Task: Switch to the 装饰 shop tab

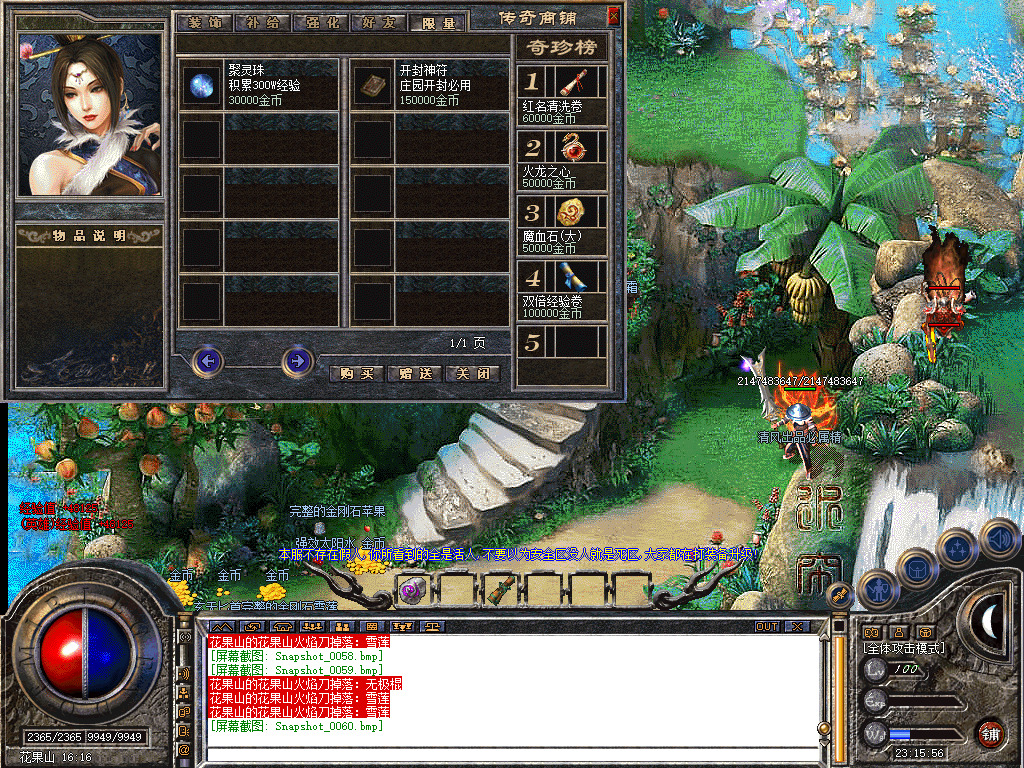Action: (x=204, y=22)
